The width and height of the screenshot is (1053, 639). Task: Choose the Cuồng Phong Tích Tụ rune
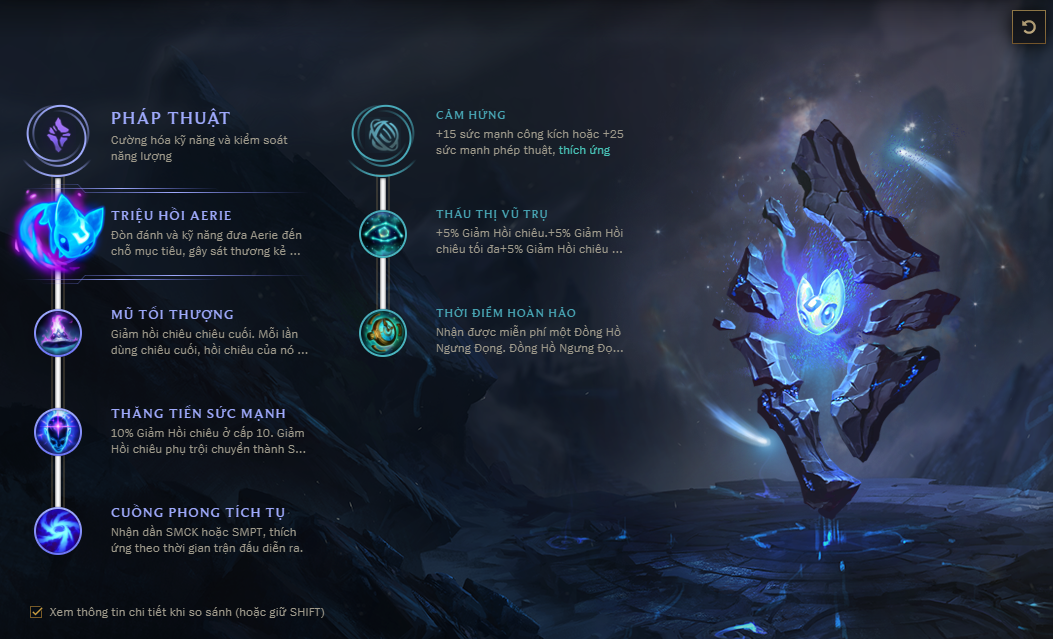pos(59,530)
